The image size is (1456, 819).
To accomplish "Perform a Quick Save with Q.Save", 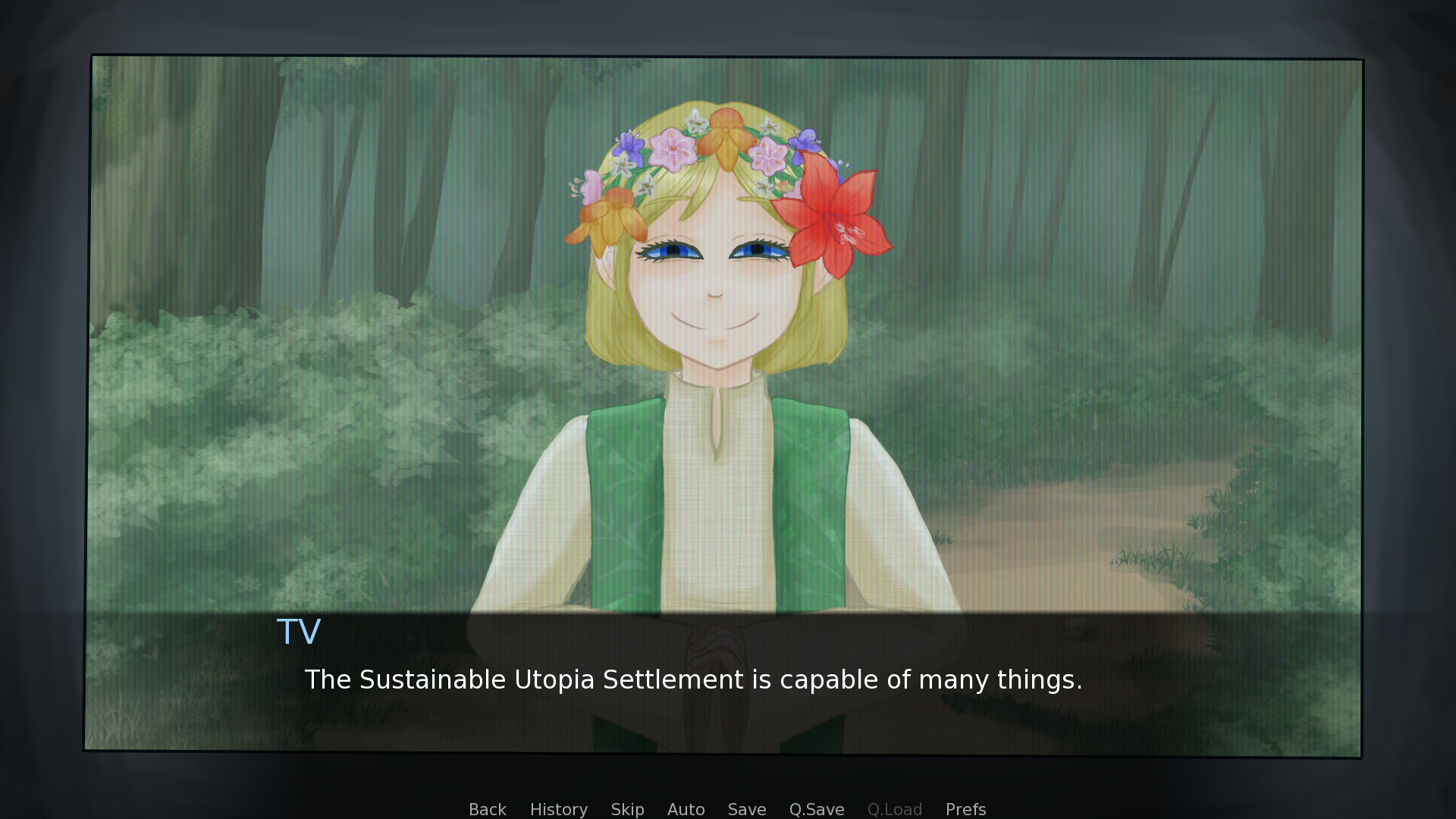I will 816,809.
